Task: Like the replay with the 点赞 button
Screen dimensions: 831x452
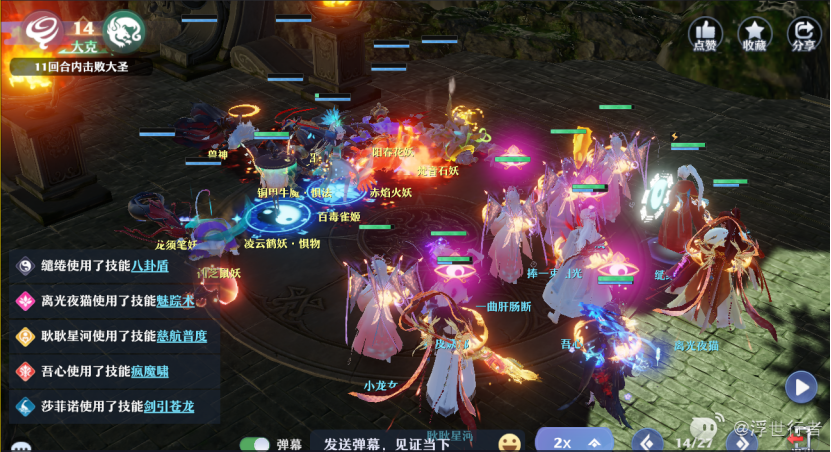Action: pos(706,34)
